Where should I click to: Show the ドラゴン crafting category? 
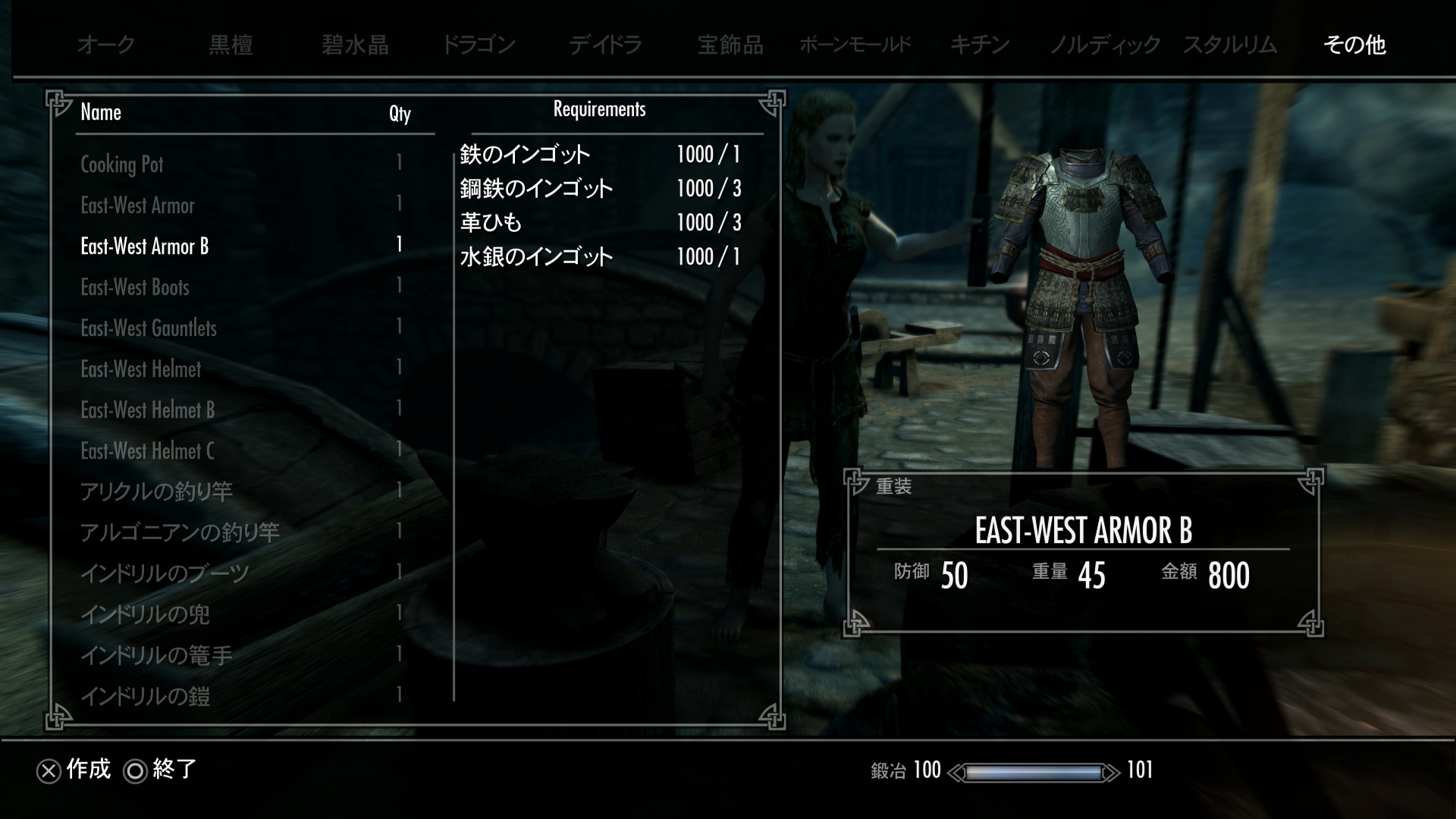coord(479,45)
